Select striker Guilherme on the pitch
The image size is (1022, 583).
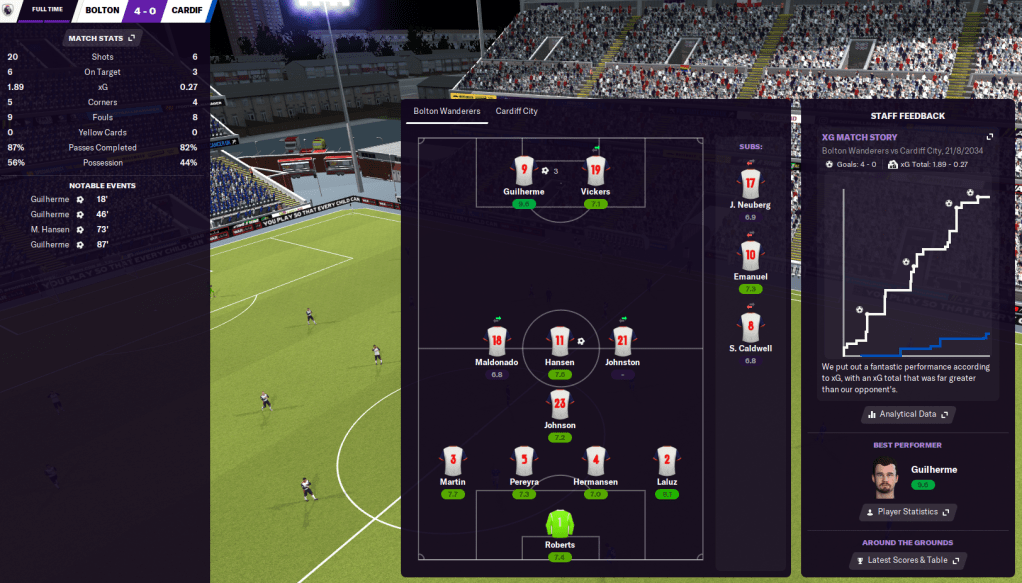(x=523, y=171)
